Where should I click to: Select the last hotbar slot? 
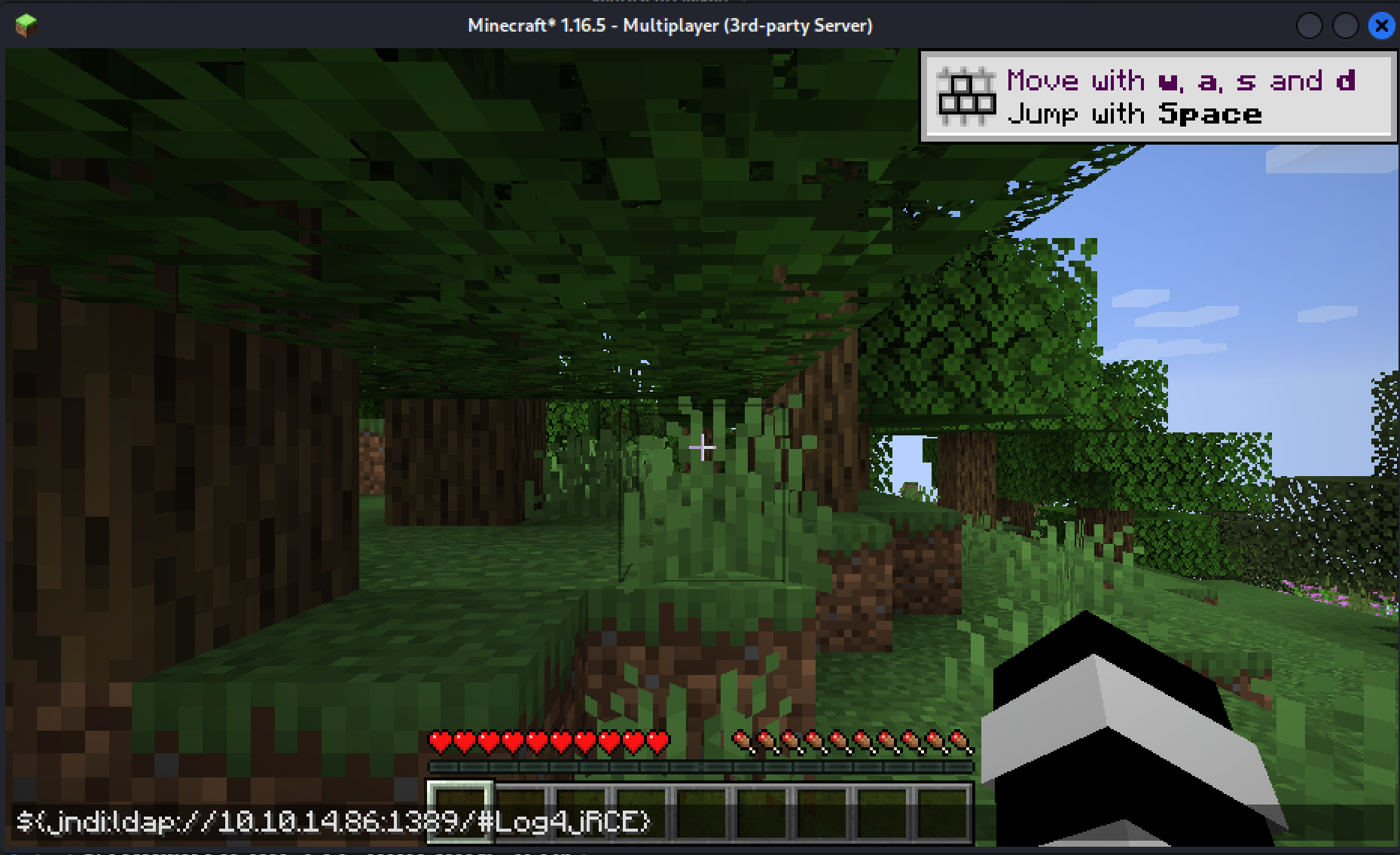coord(941,812)
